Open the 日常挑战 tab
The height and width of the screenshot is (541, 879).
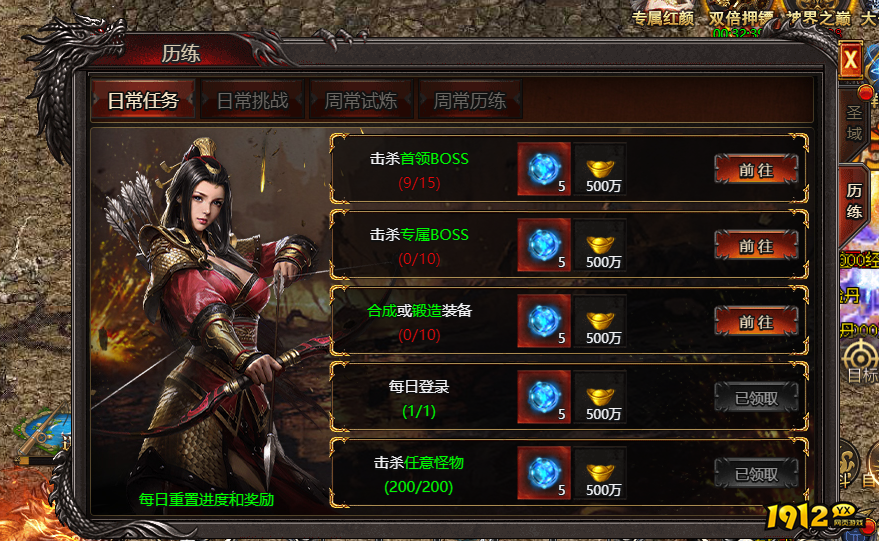coord(252,100)
